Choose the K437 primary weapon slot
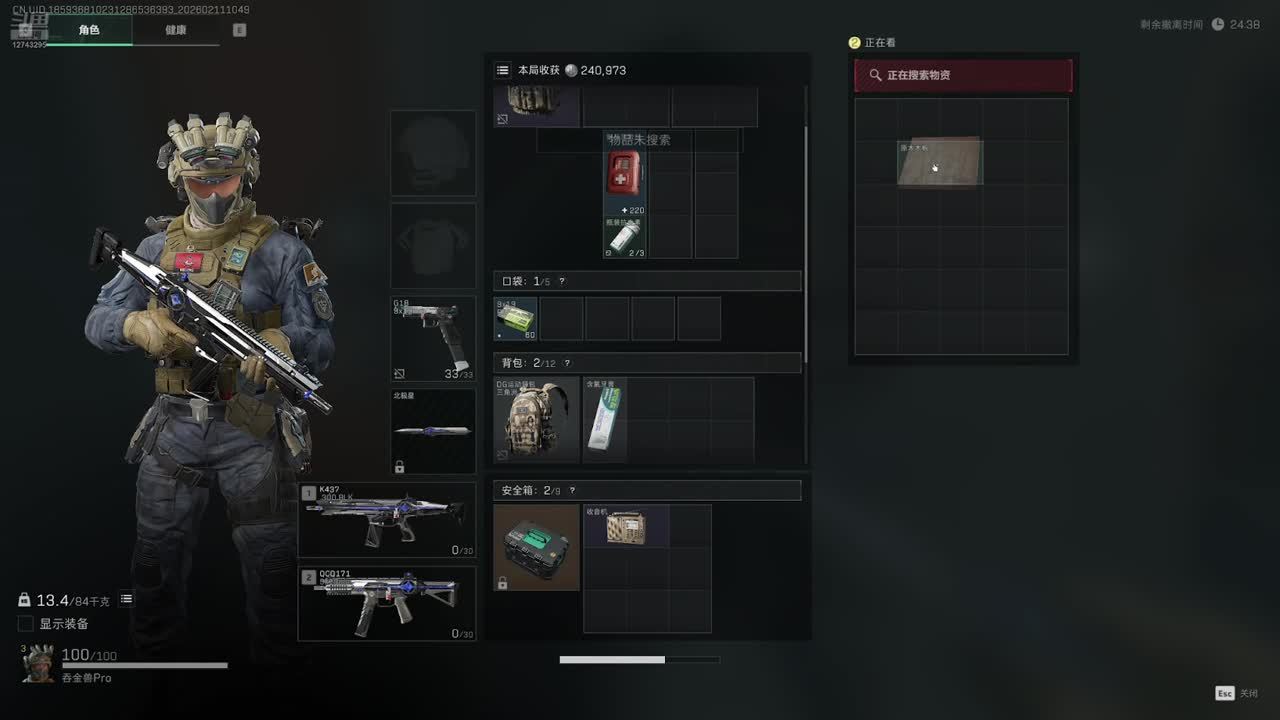Screen dimensions: 1280x720 [387, 520]
